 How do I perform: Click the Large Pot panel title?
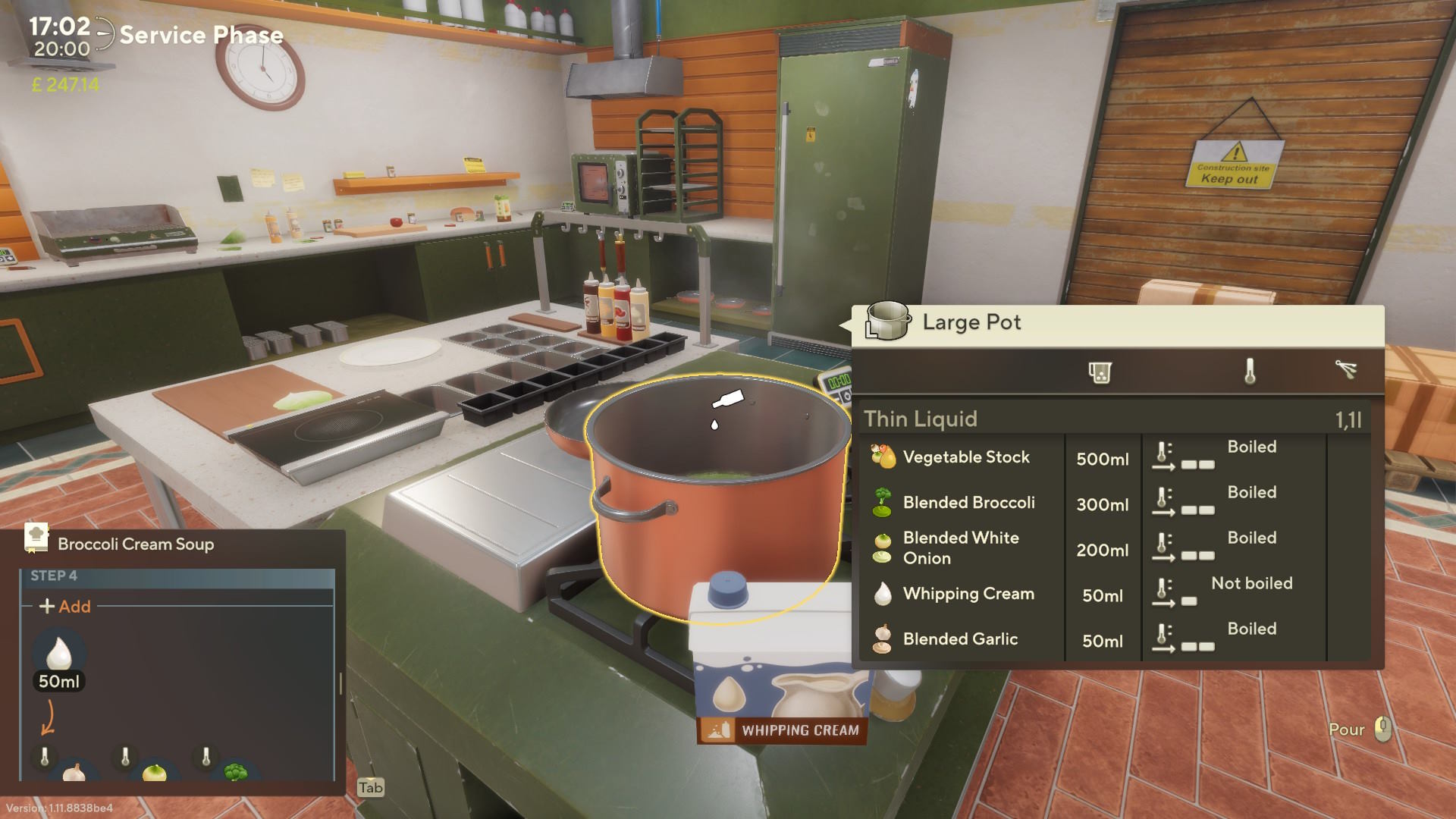(971, 322)
